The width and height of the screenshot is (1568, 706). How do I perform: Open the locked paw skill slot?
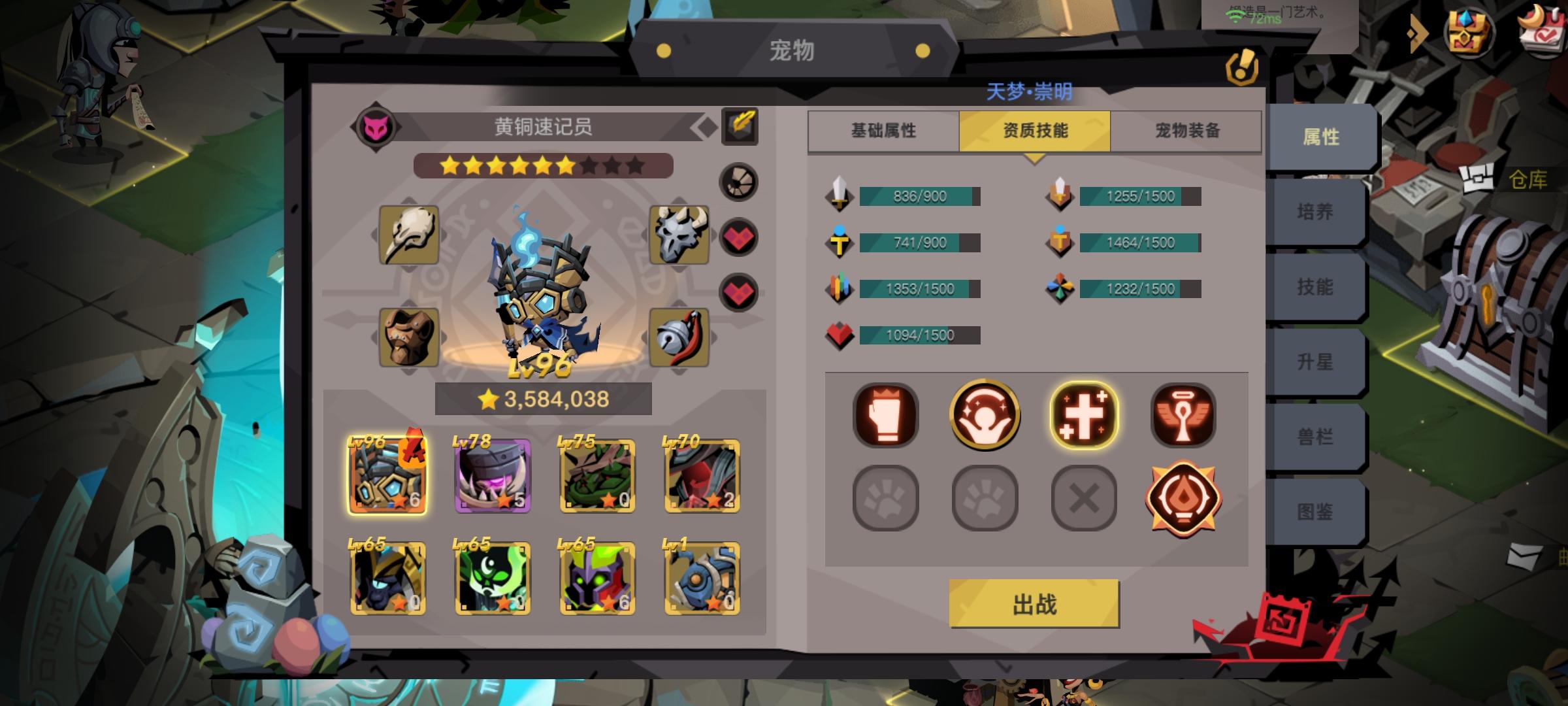pyautogui.click(x=887, y=499)
